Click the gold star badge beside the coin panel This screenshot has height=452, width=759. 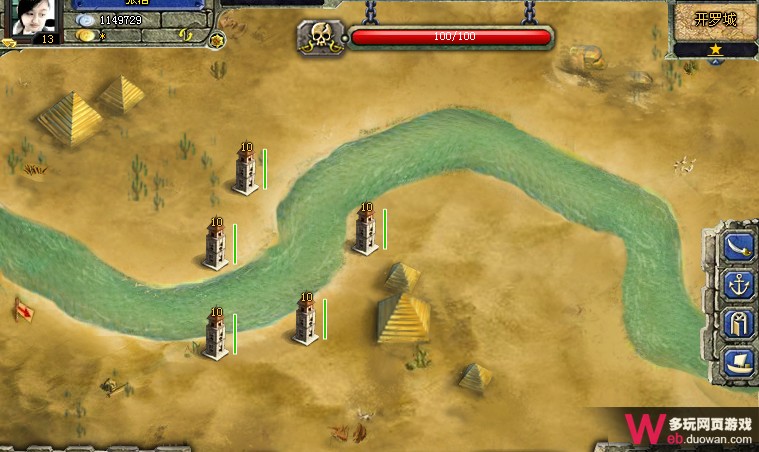pos(217,41)
